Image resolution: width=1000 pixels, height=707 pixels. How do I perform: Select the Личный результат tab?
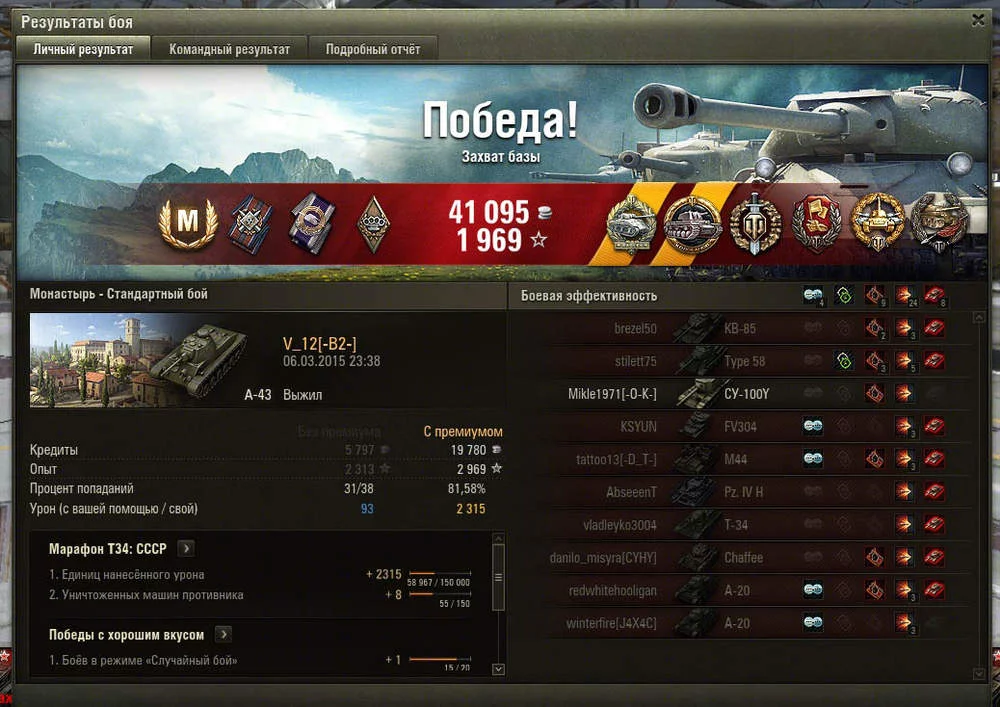[83, 49]
